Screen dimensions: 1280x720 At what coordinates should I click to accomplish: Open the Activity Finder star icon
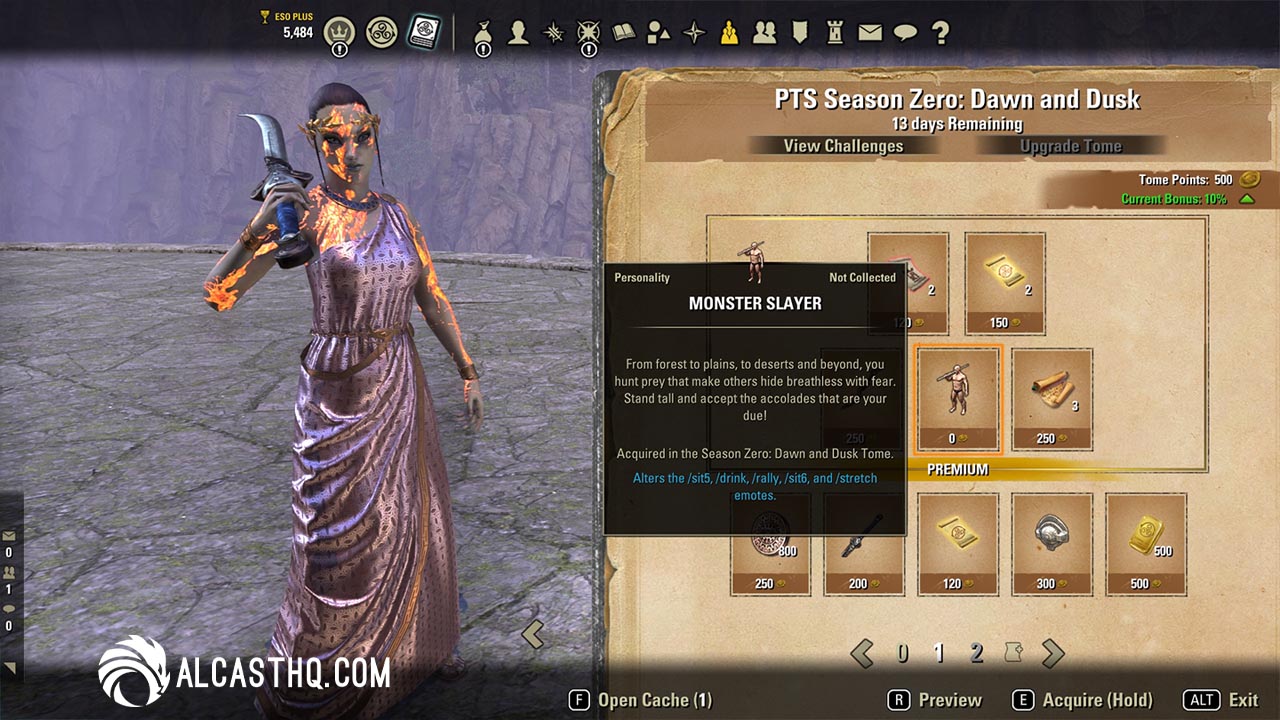pyautogui.click(x=692, y=32)
